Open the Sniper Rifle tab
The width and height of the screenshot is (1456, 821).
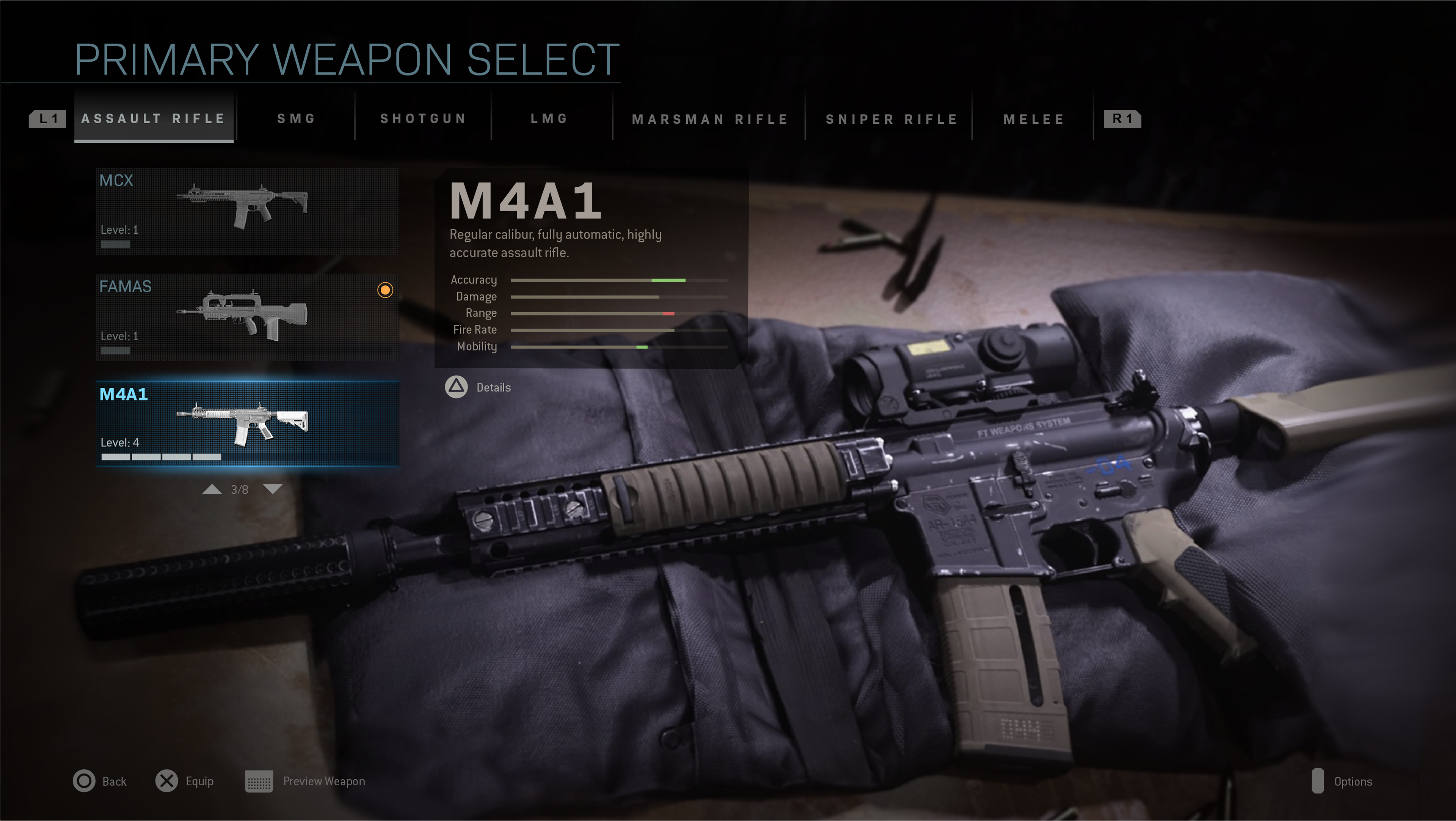[891, 119]
